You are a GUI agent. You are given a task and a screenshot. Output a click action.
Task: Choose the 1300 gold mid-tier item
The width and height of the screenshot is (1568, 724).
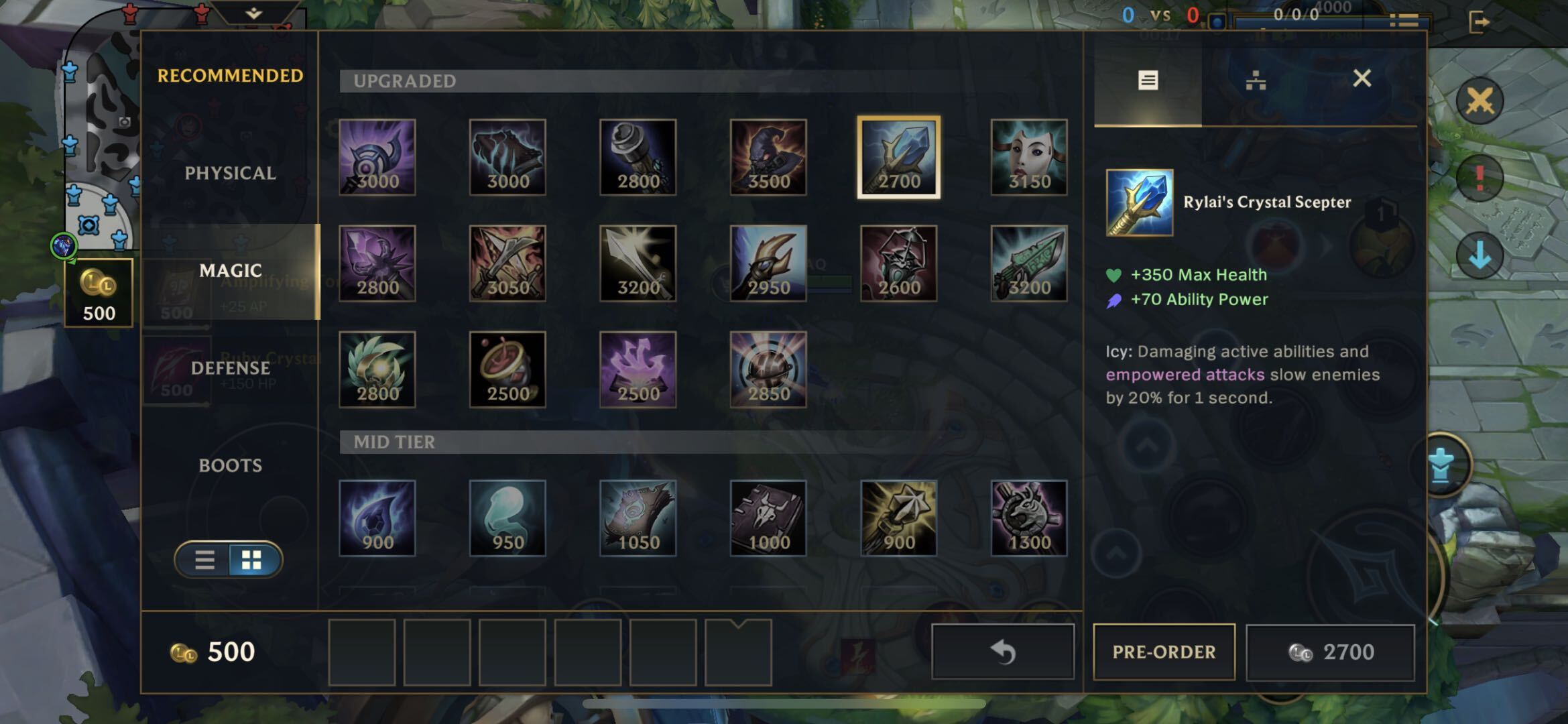click(x=1029, y=518)
